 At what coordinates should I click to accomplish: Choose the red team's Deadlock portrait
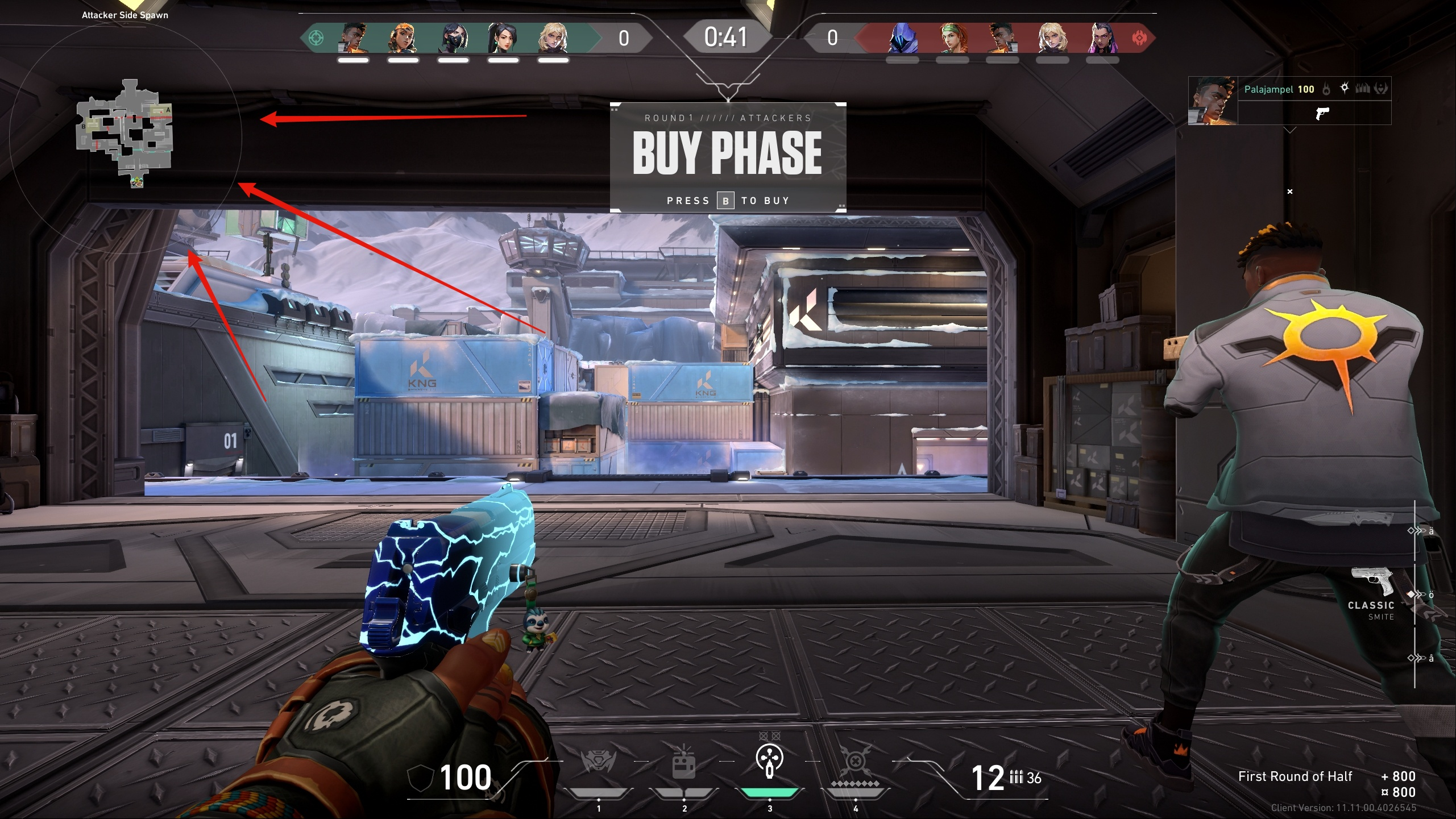1052,38
